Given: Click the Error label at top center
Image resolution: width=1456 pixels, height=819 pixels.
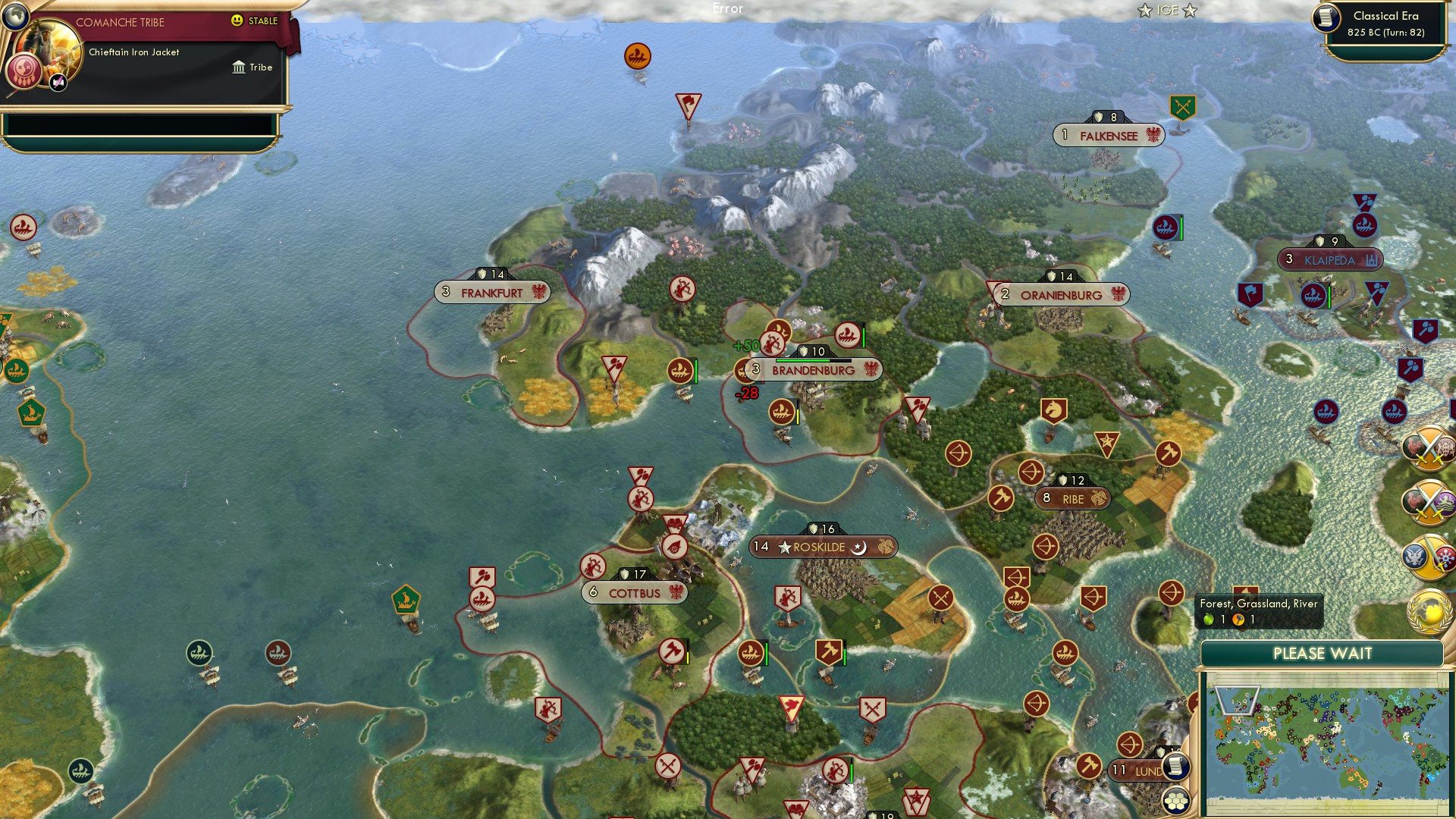Looking at the screenshot, I should pos(729,9).
